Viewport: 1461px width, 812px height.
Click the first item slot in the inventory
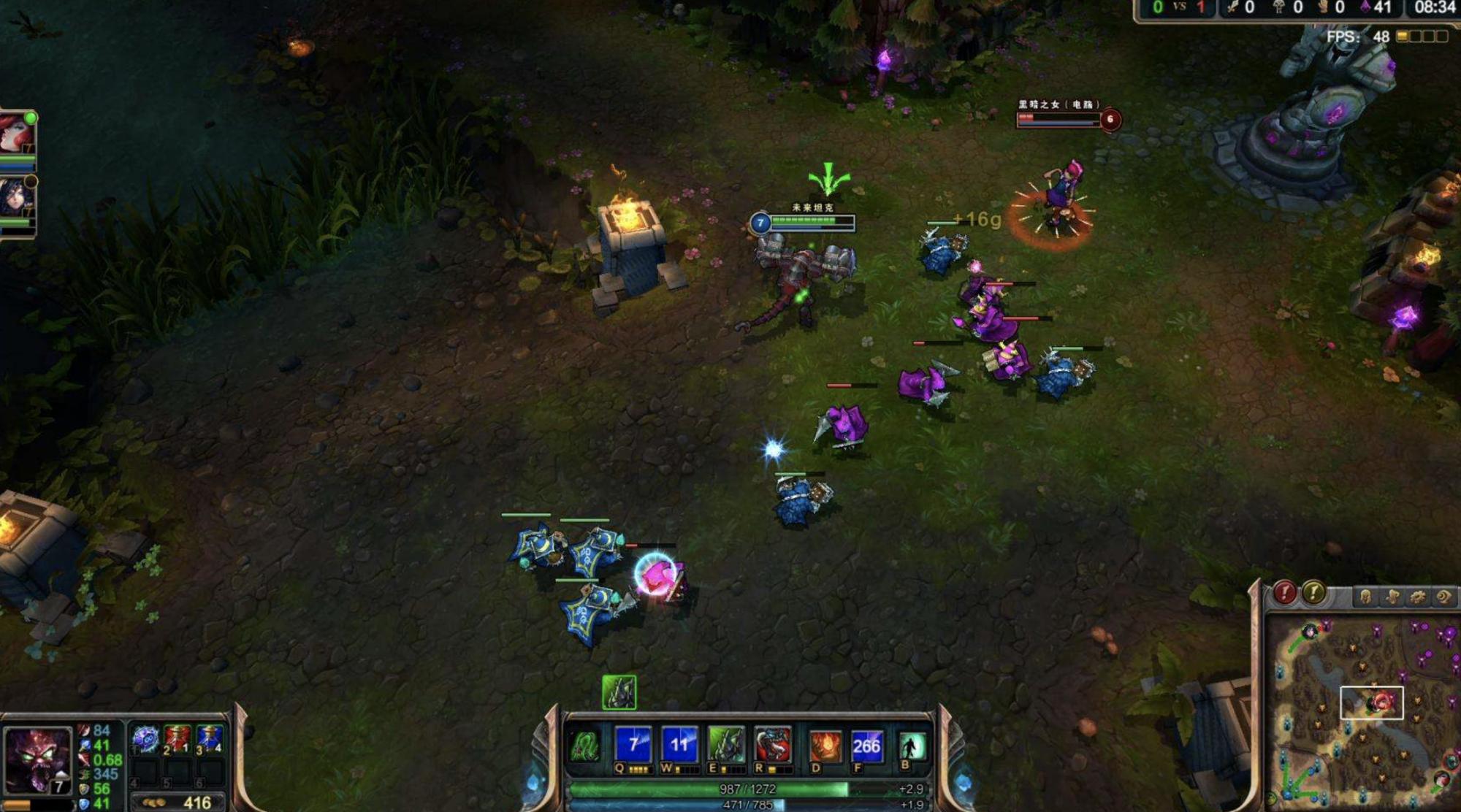tap(147, 738)
